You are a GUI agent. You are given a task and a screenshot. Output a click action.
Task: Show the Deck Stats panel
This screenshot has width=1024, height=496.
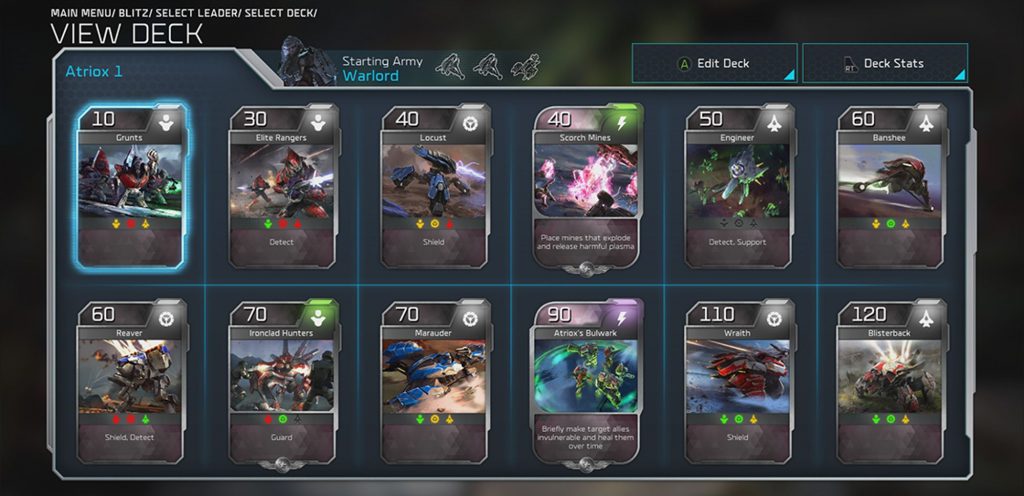pos(885,63)
